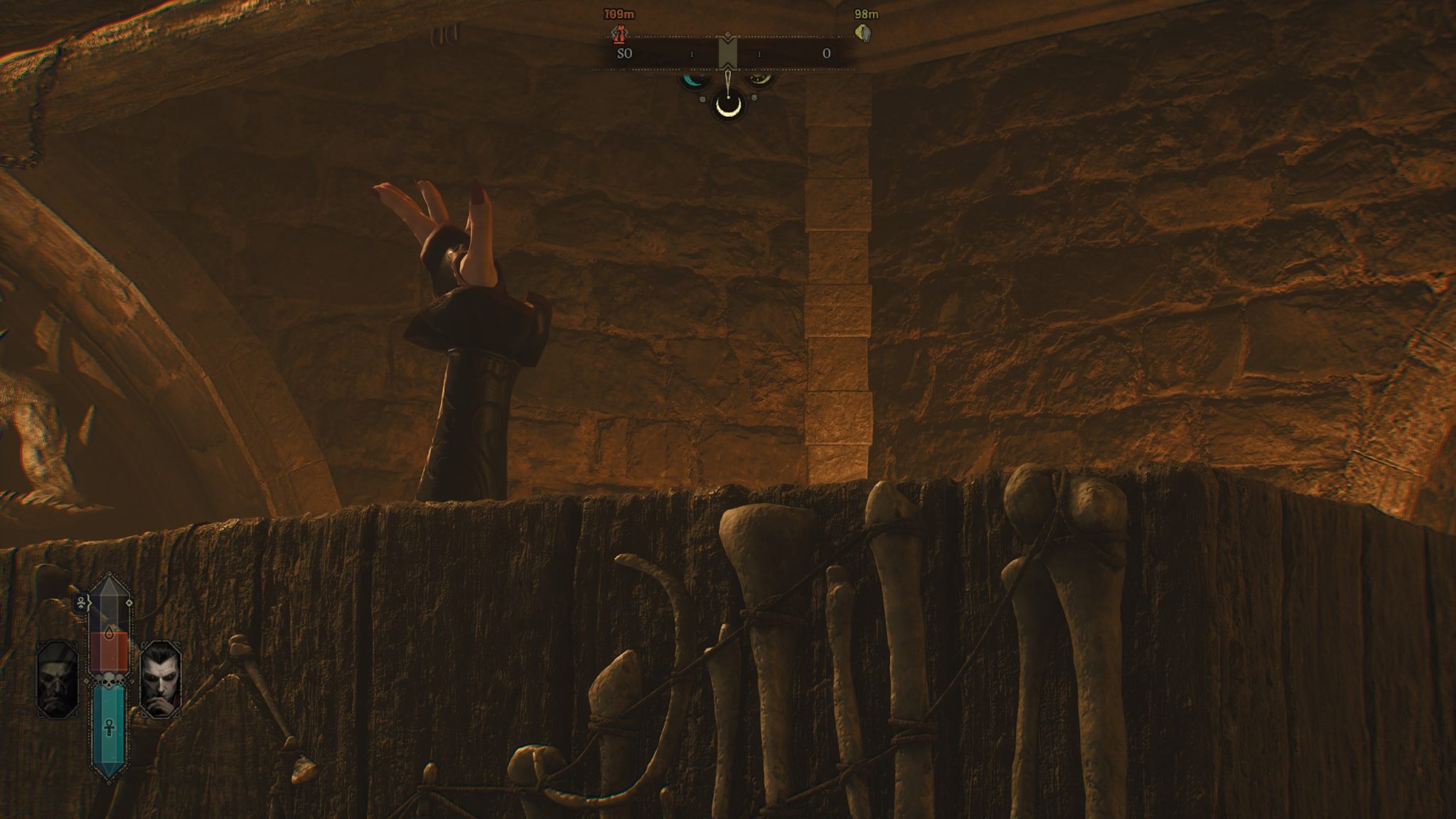Click the compass direction strip
This screenshot has width=1456, height=819.
[727, 54]
